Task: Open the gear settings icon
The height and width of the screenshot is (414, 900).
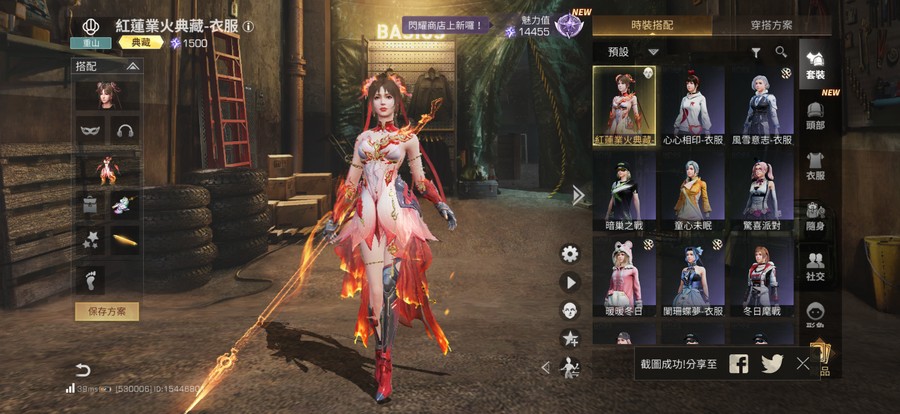Action: [x=570, y=254]
